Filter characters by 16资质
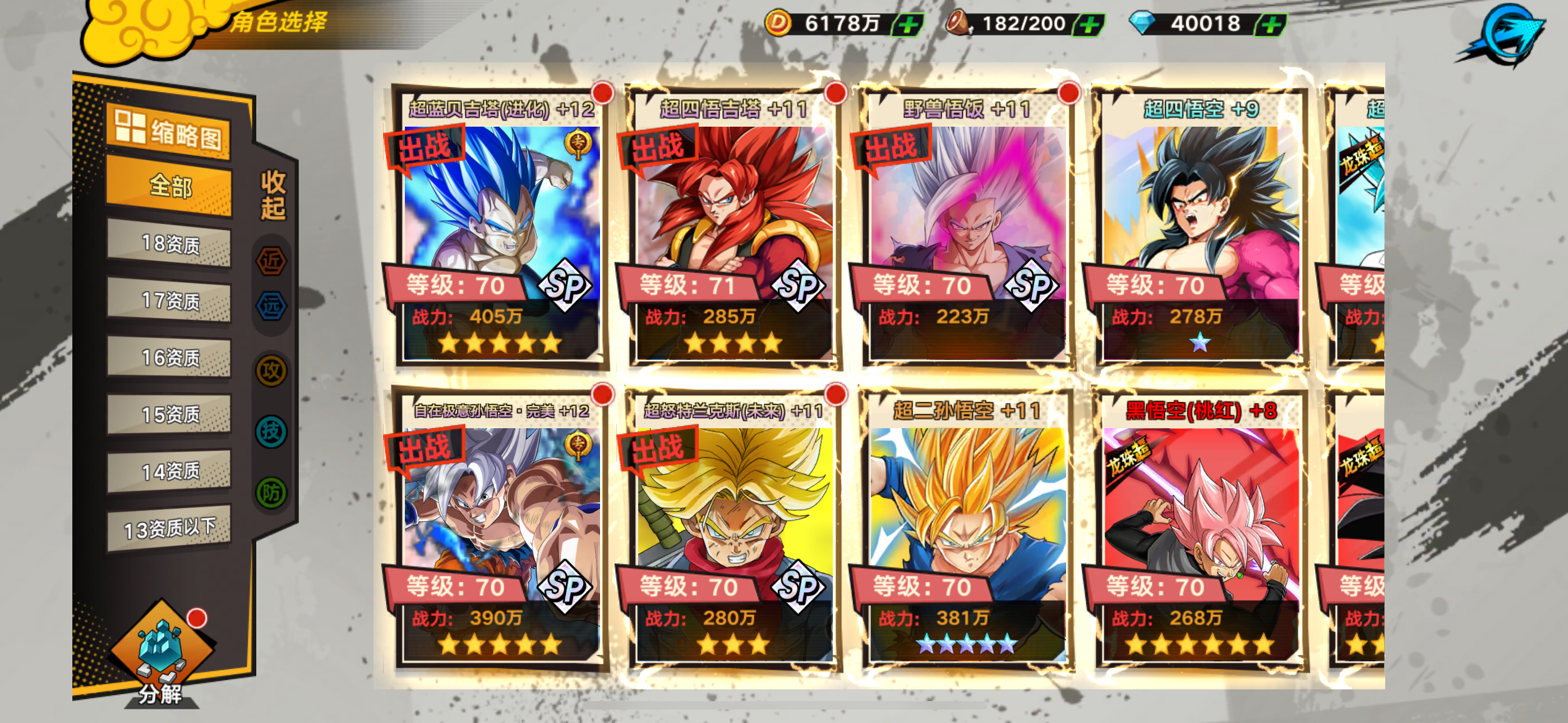 (x=169, y=358)
